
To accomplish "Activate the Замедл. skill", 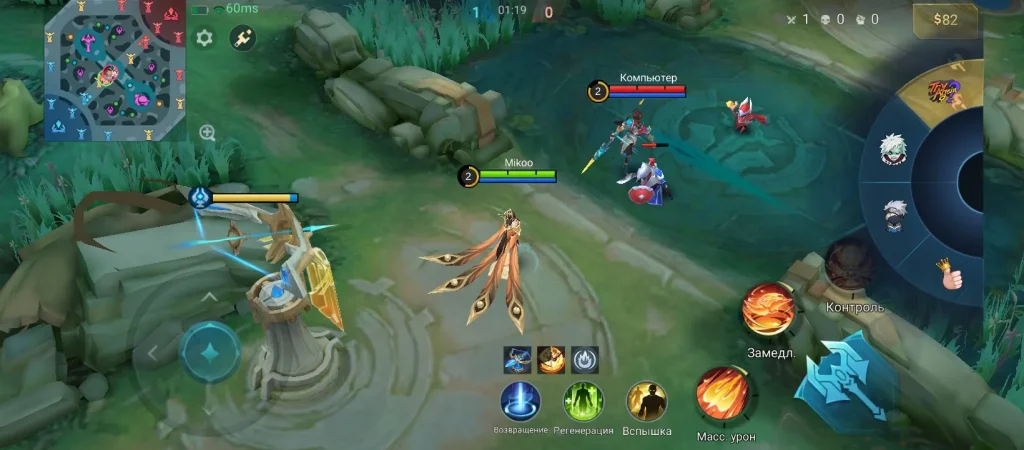I will [x=768, y=310].
